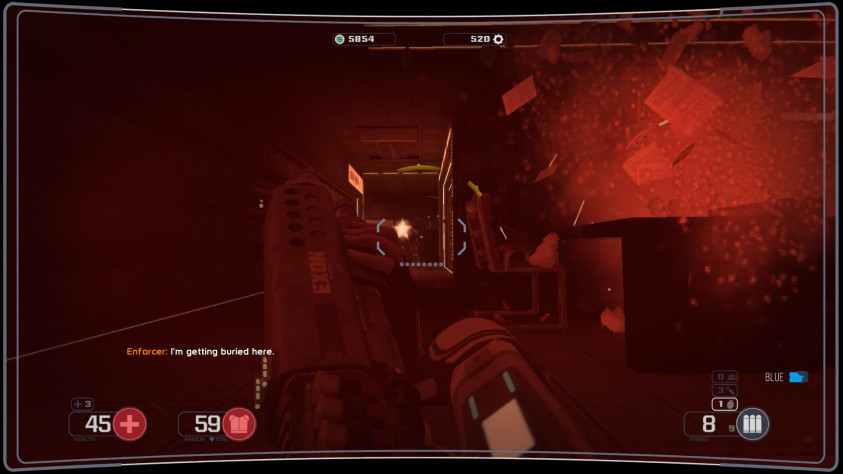
Task: Click the gear scrap currency icon
Action: pos(498,39)
